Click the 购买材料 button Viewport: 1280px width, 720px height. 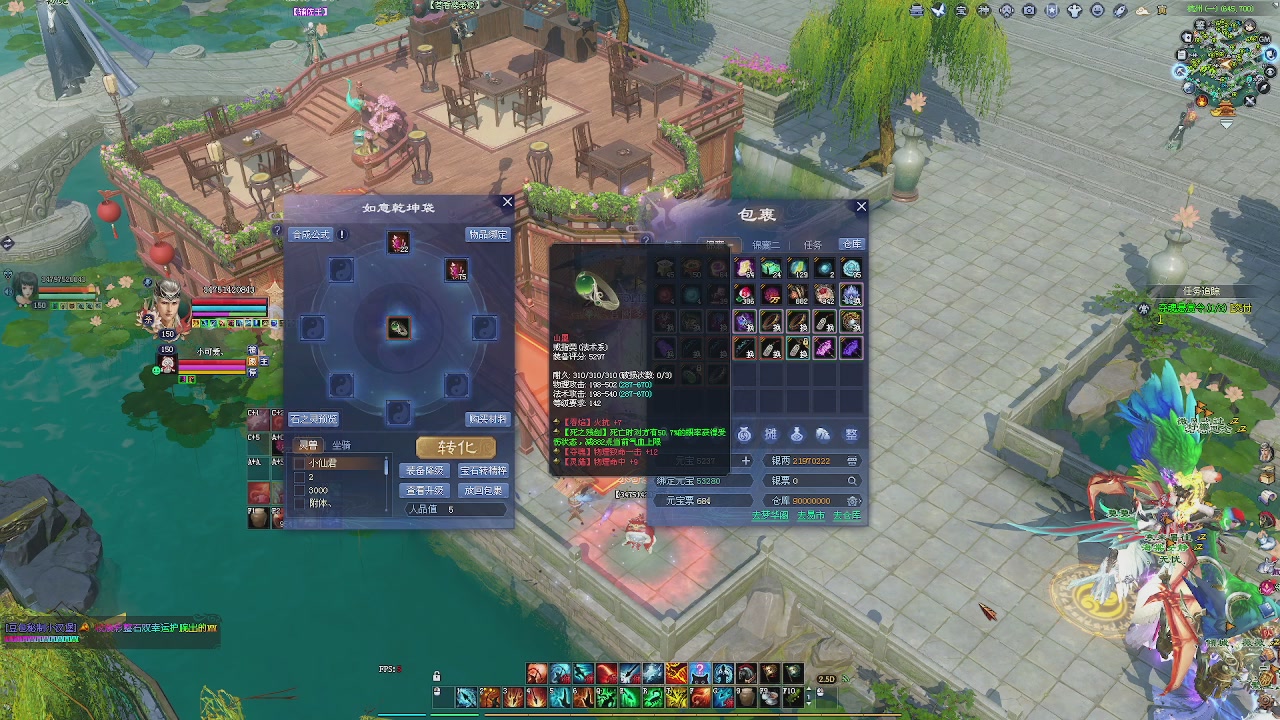pyautogui.click(x=488, y=419)
